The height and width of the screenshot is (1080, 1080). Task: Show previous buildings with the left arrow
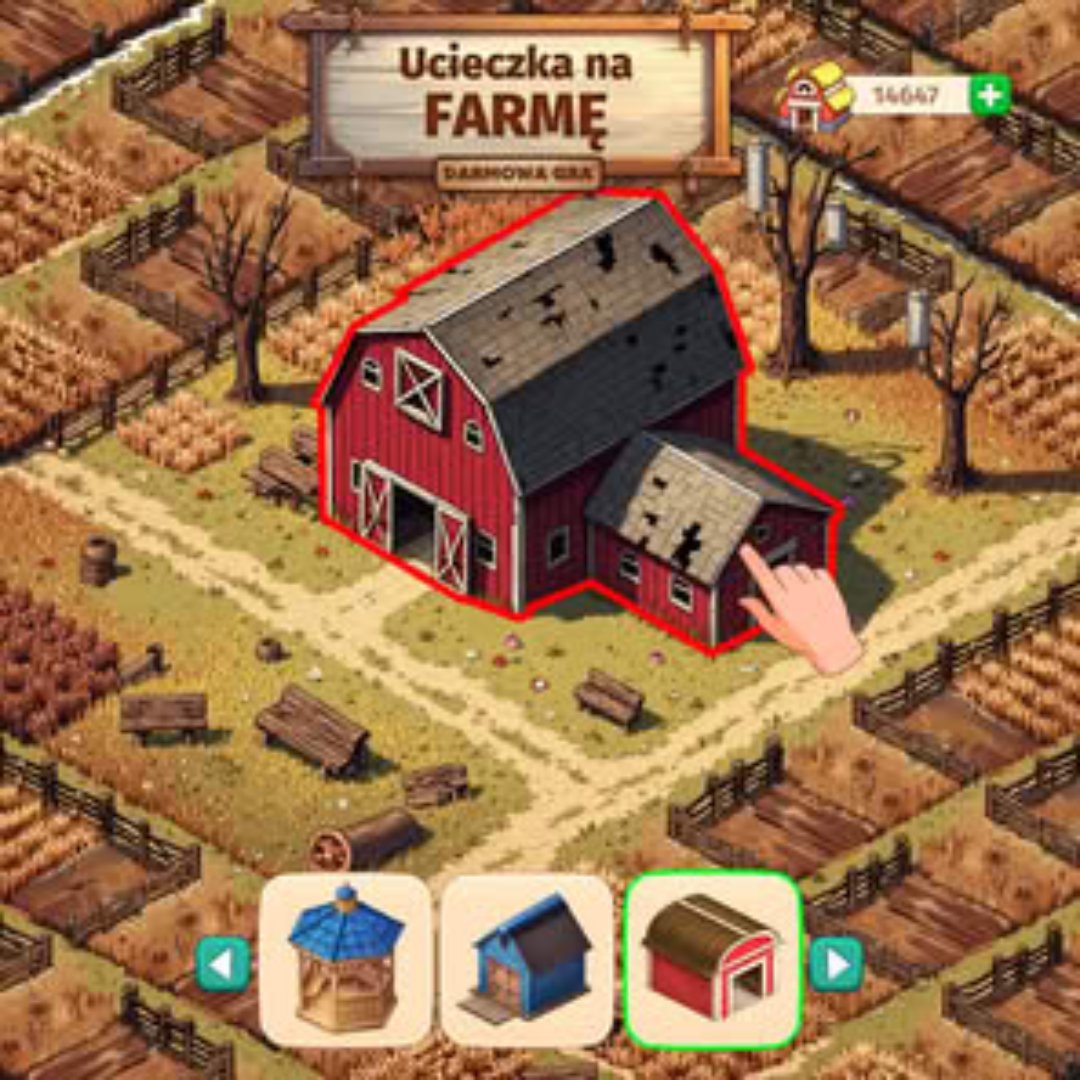tap(222, 964)
